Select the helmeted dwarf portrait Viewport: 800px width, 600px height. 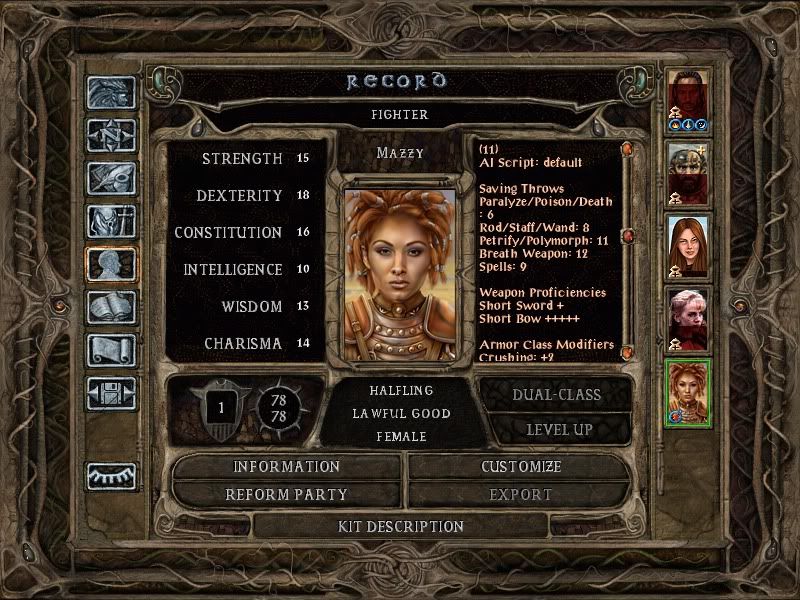(689, 173)
